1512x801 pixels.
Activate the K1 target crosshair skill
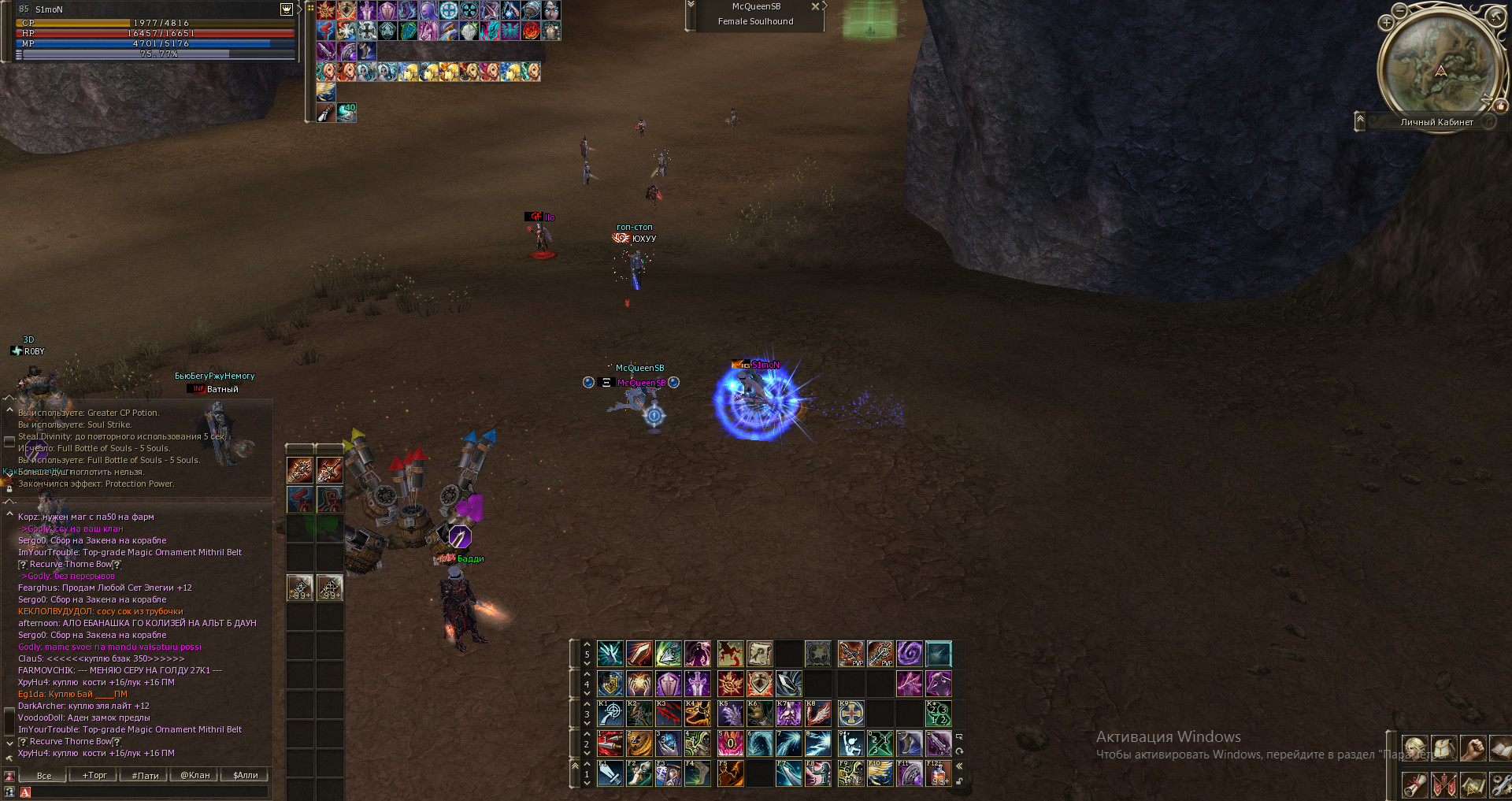[610, 714]
